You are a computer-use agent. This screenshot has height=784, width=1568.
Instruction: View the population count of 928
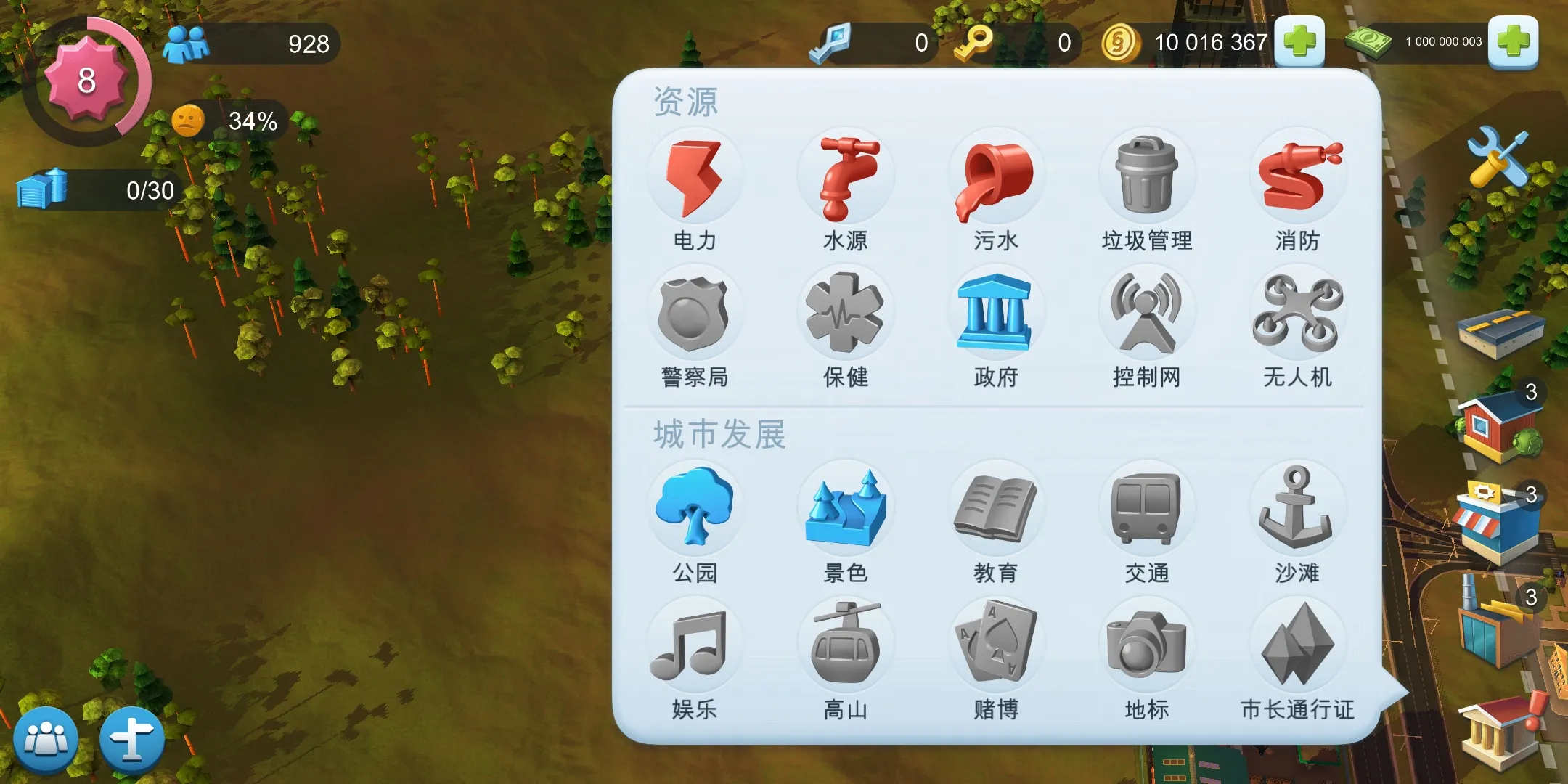247,44
